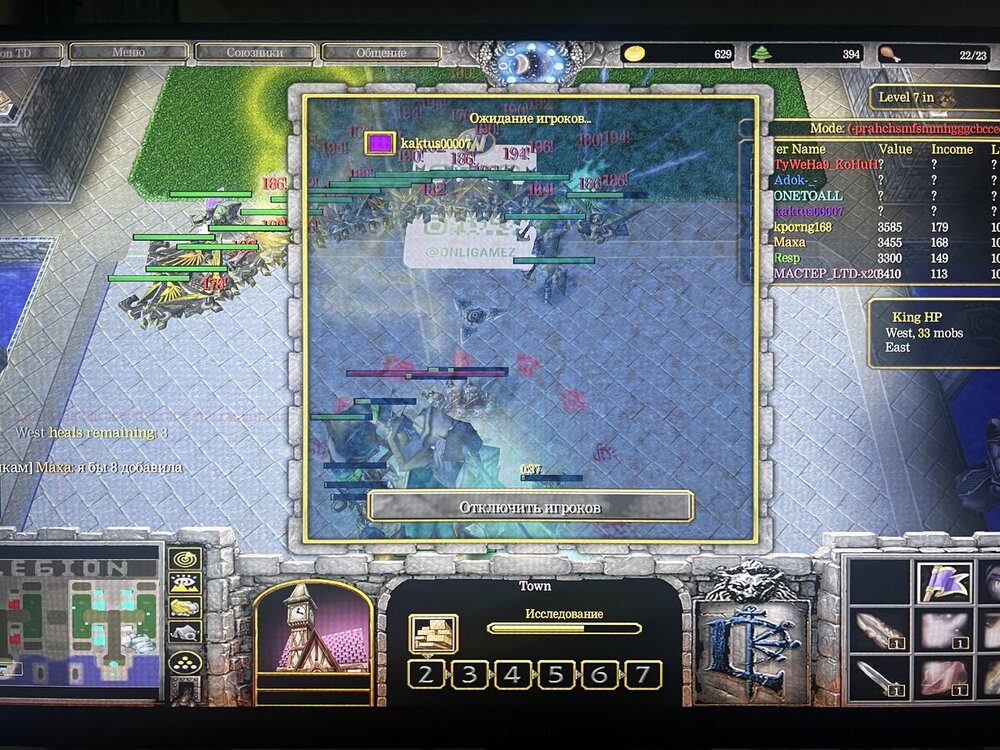1000x750 pixels.
Task: Select player Maxa's scoreboard row
Action: point(790,242)
